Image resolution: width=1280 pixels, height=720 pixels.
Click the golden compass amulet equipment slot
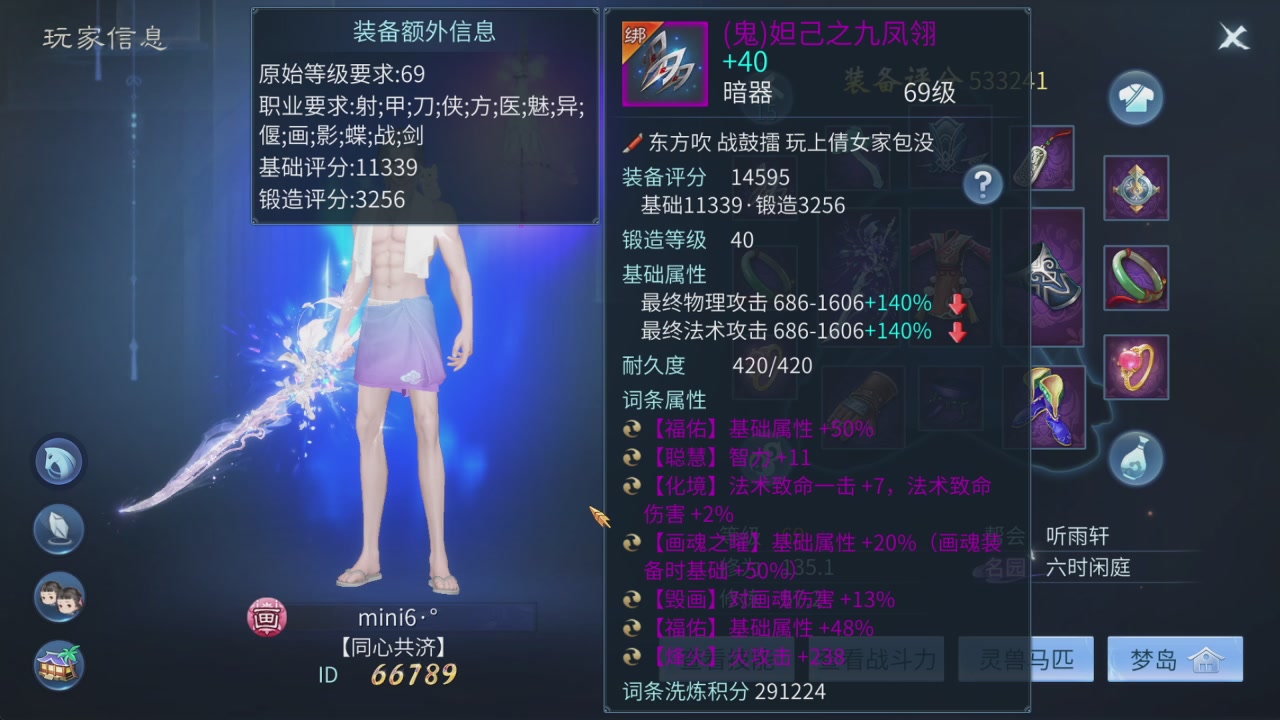coord(1136,188)
